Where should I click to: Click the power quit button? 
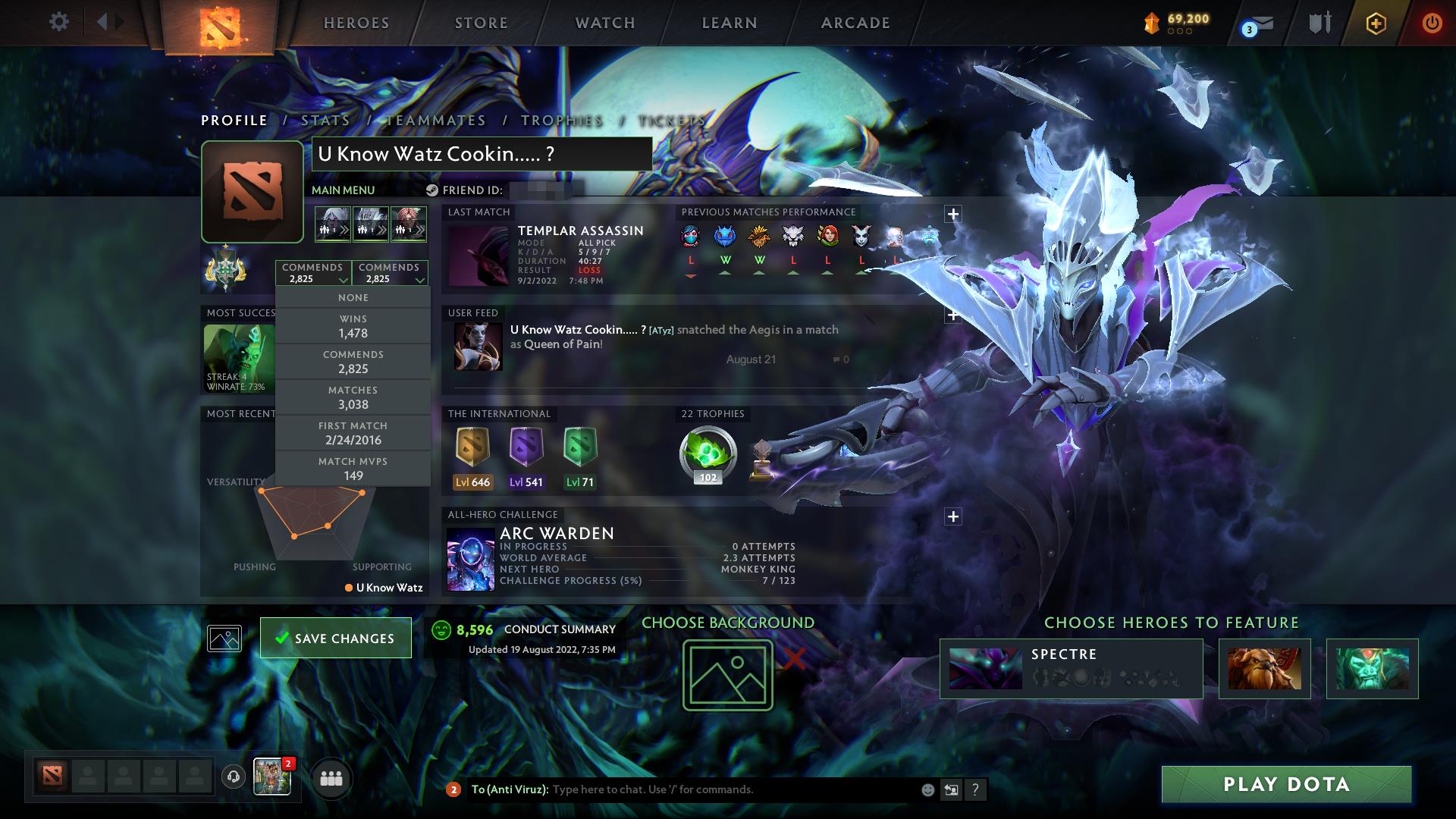click(x=1432, y=23)
